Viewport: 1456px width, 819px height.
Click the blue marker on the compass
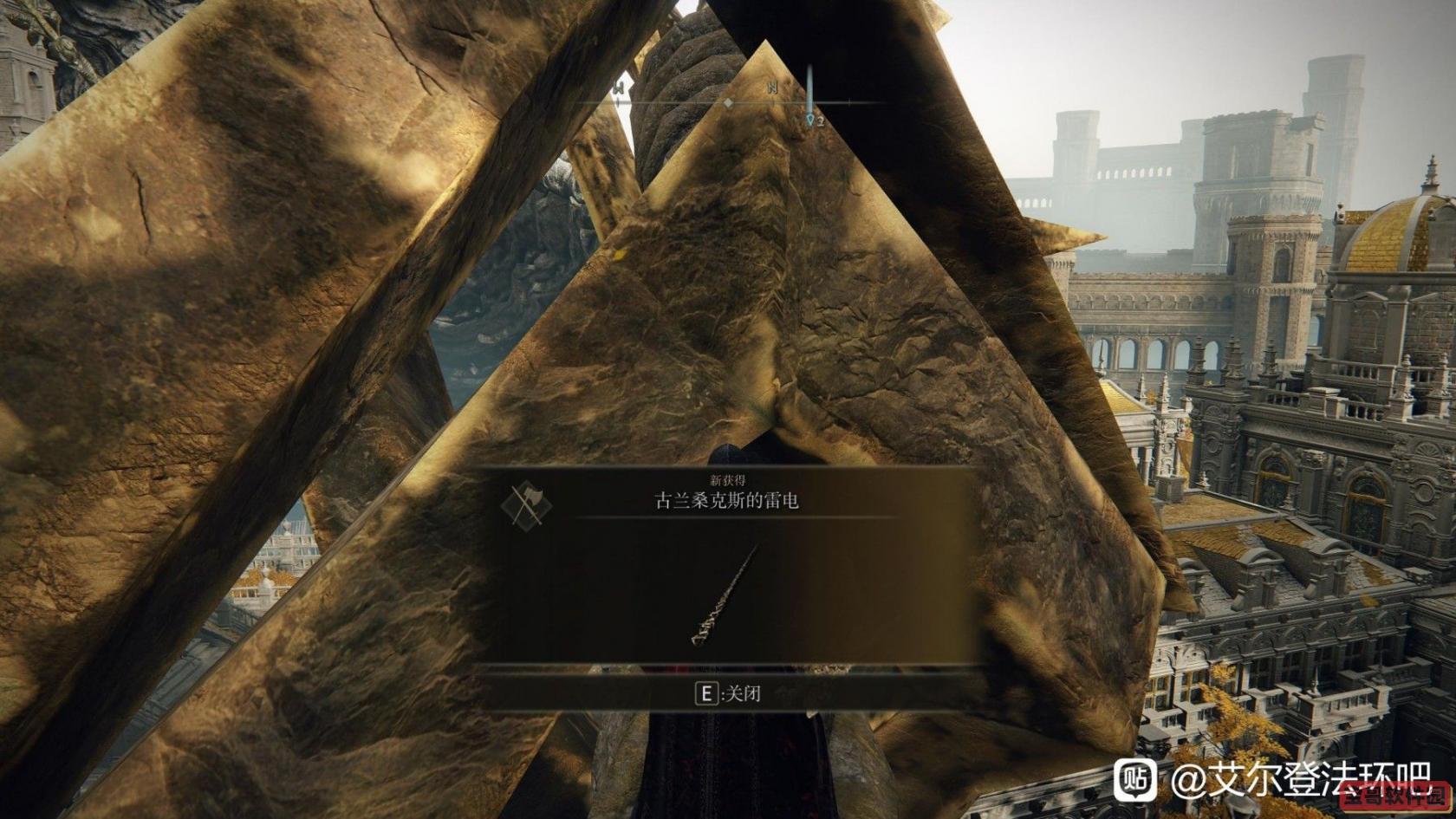point(810,117)
